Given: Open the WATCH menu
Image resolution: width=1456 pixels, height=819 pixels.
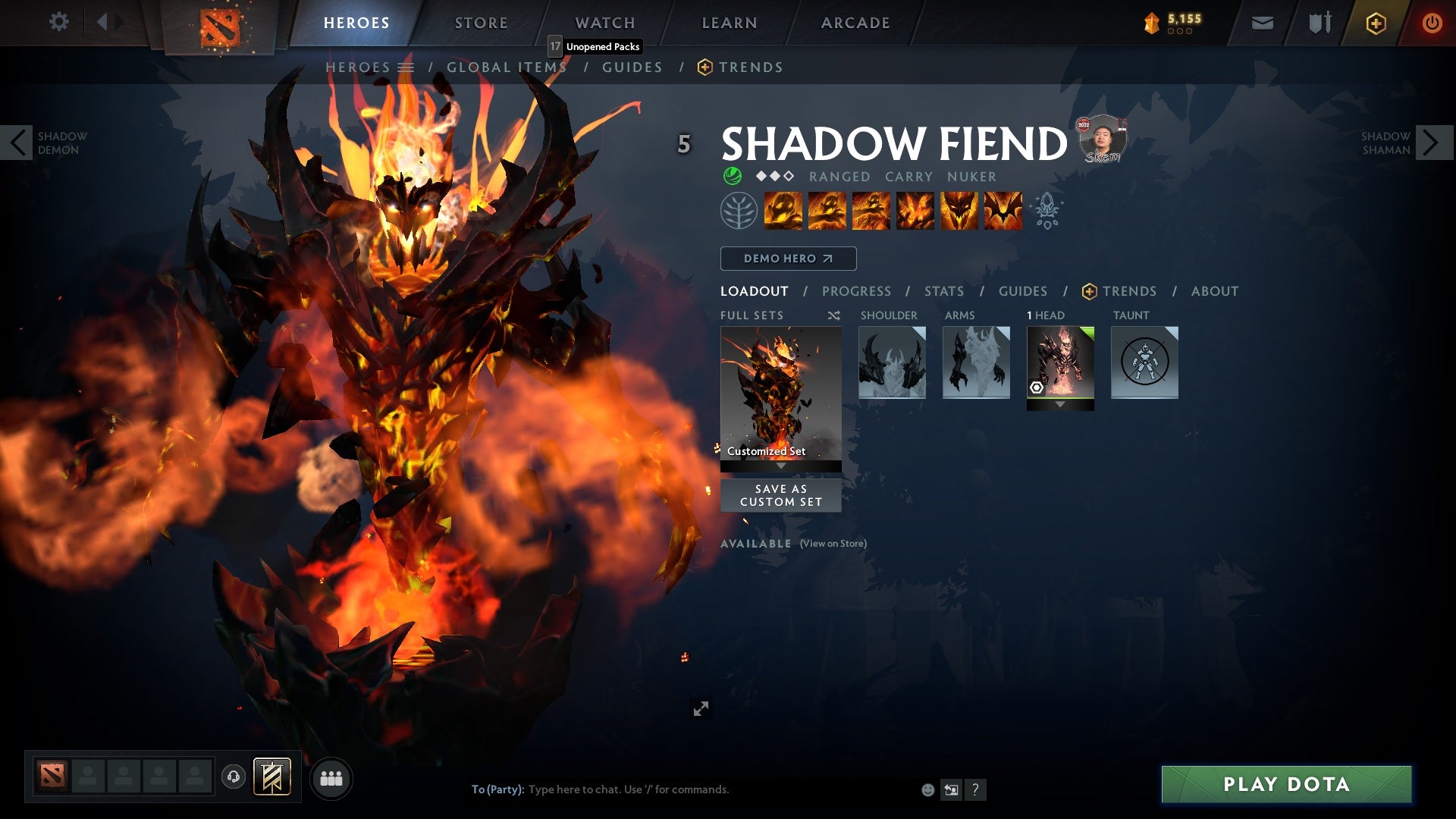Looking at the screenshot, I should coord(605,22).
